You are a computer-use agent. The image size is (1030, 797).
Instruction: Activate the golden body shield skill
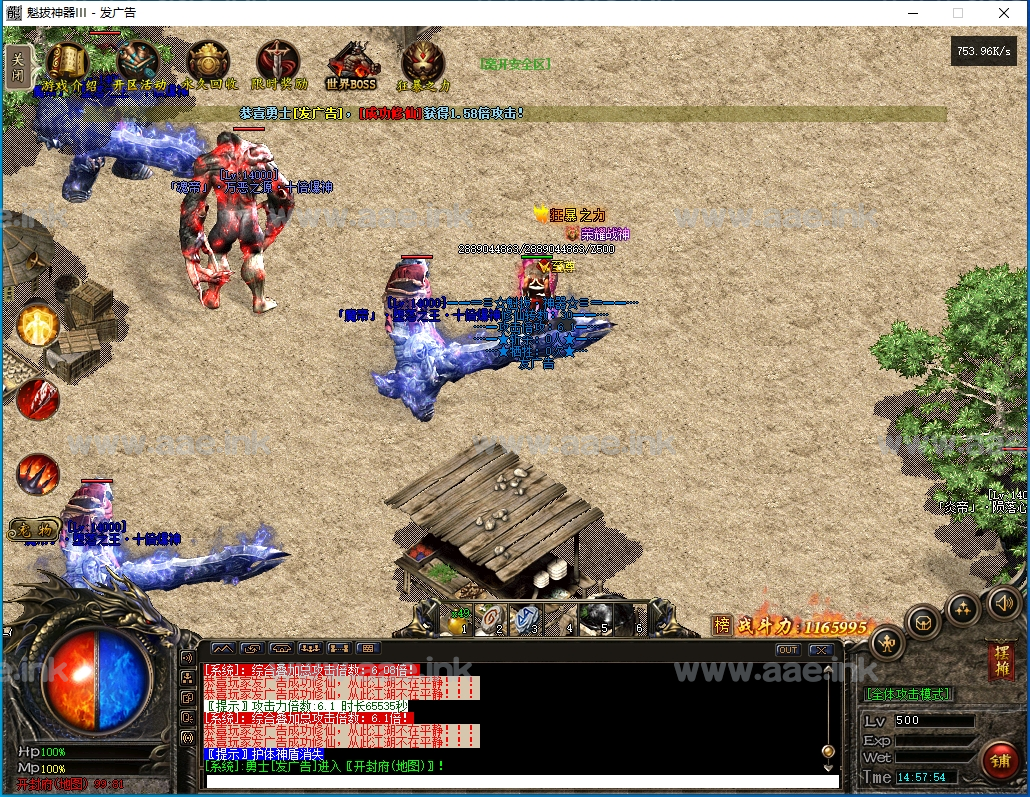[38, 326]
